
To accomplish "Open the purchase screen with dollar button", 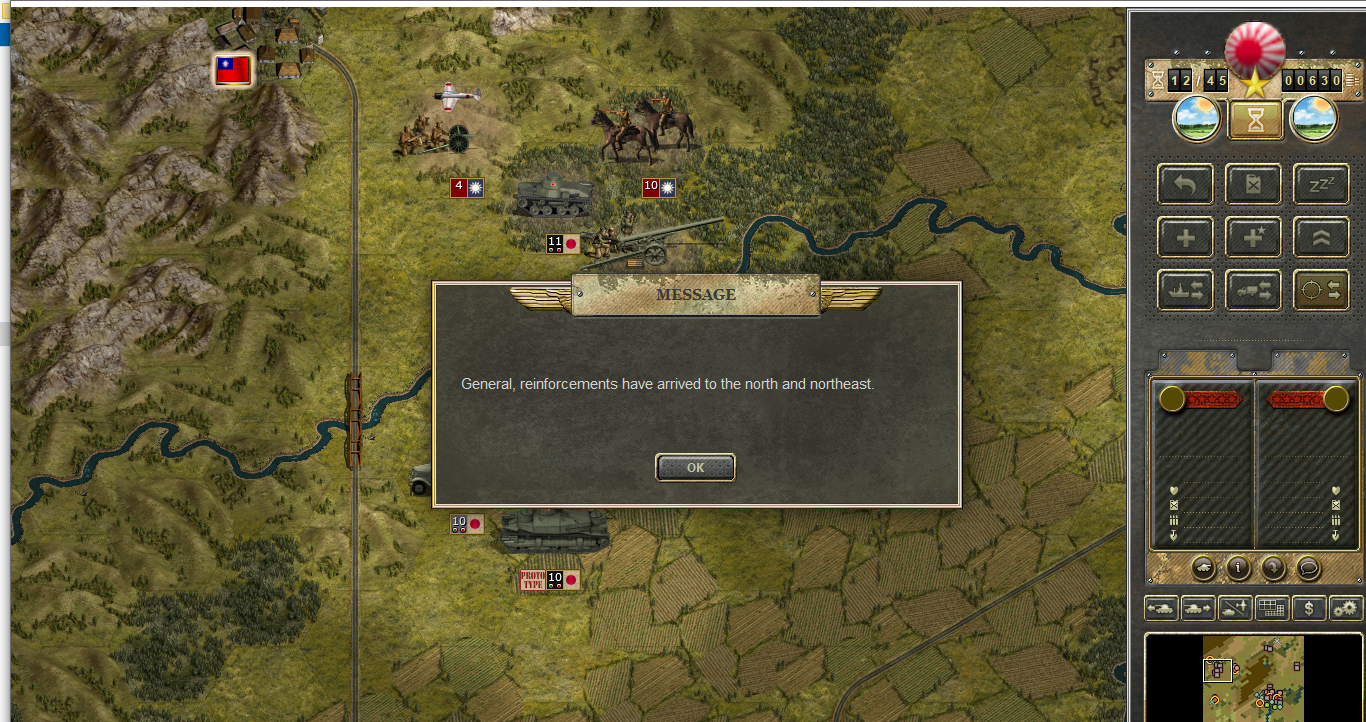I will pyautogui.click(x=1309, y=607).
